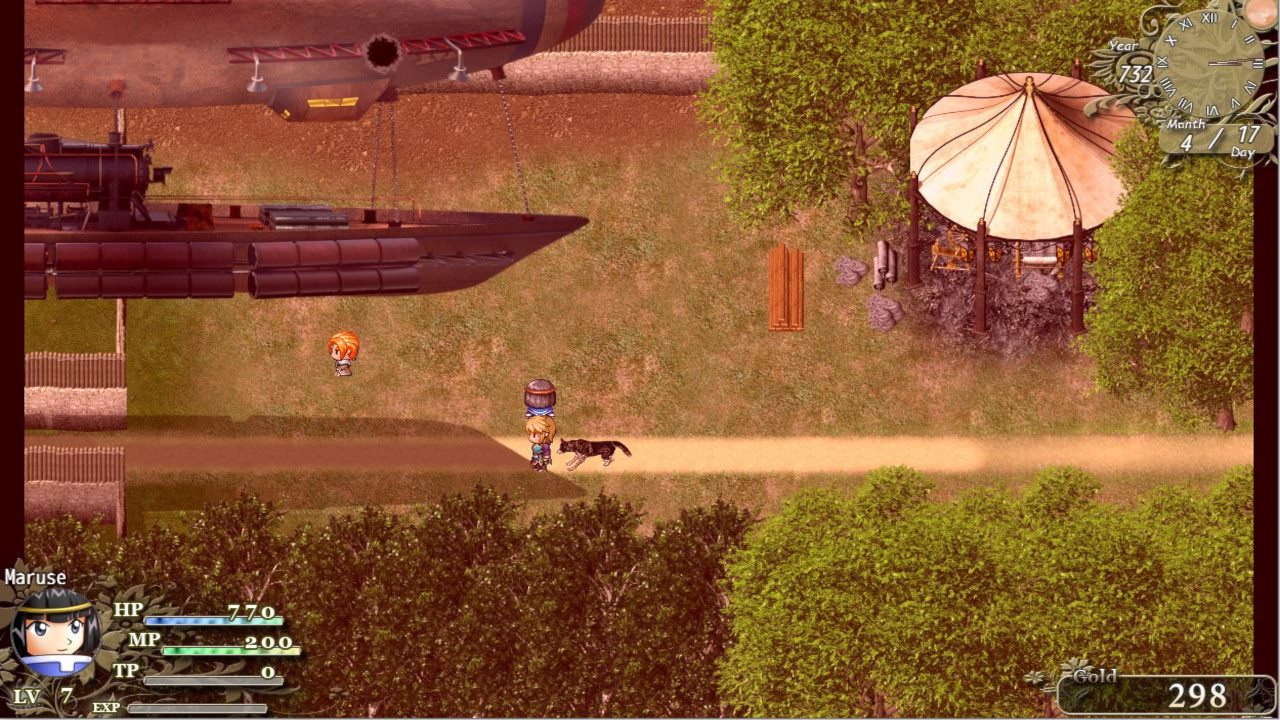Click the dog walking on the path
The height and width of the screenshot is (720, 1280).
click(x=592, y=450)
